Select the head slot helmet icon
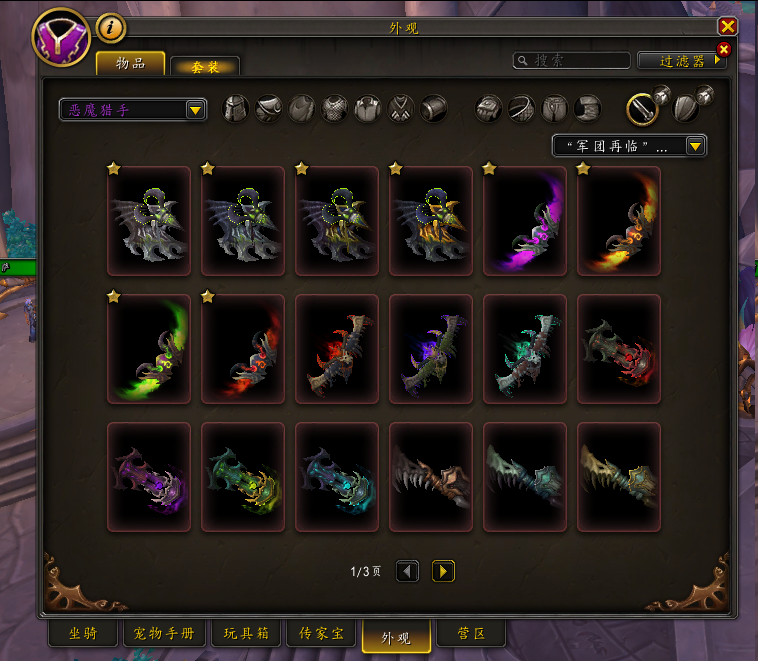 click(x=235, y=108)
